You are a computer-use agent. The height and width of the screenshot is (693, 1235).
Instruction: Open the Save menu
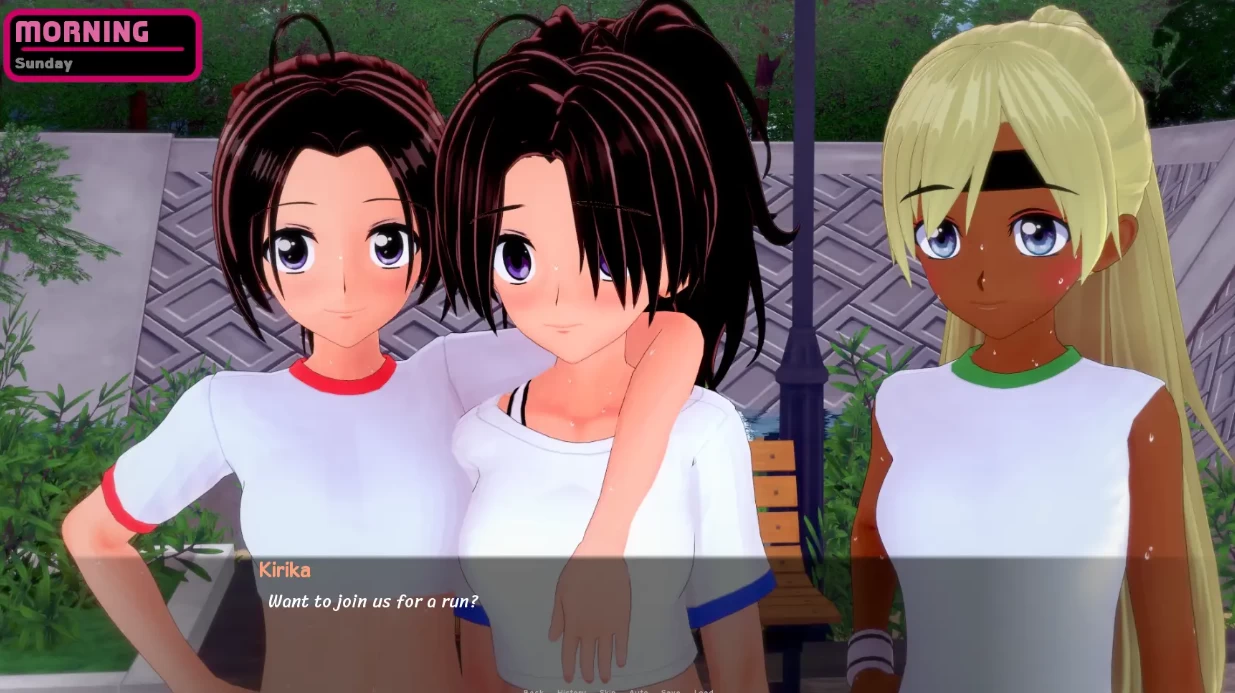pyautogui.click(x=670, y=691)
